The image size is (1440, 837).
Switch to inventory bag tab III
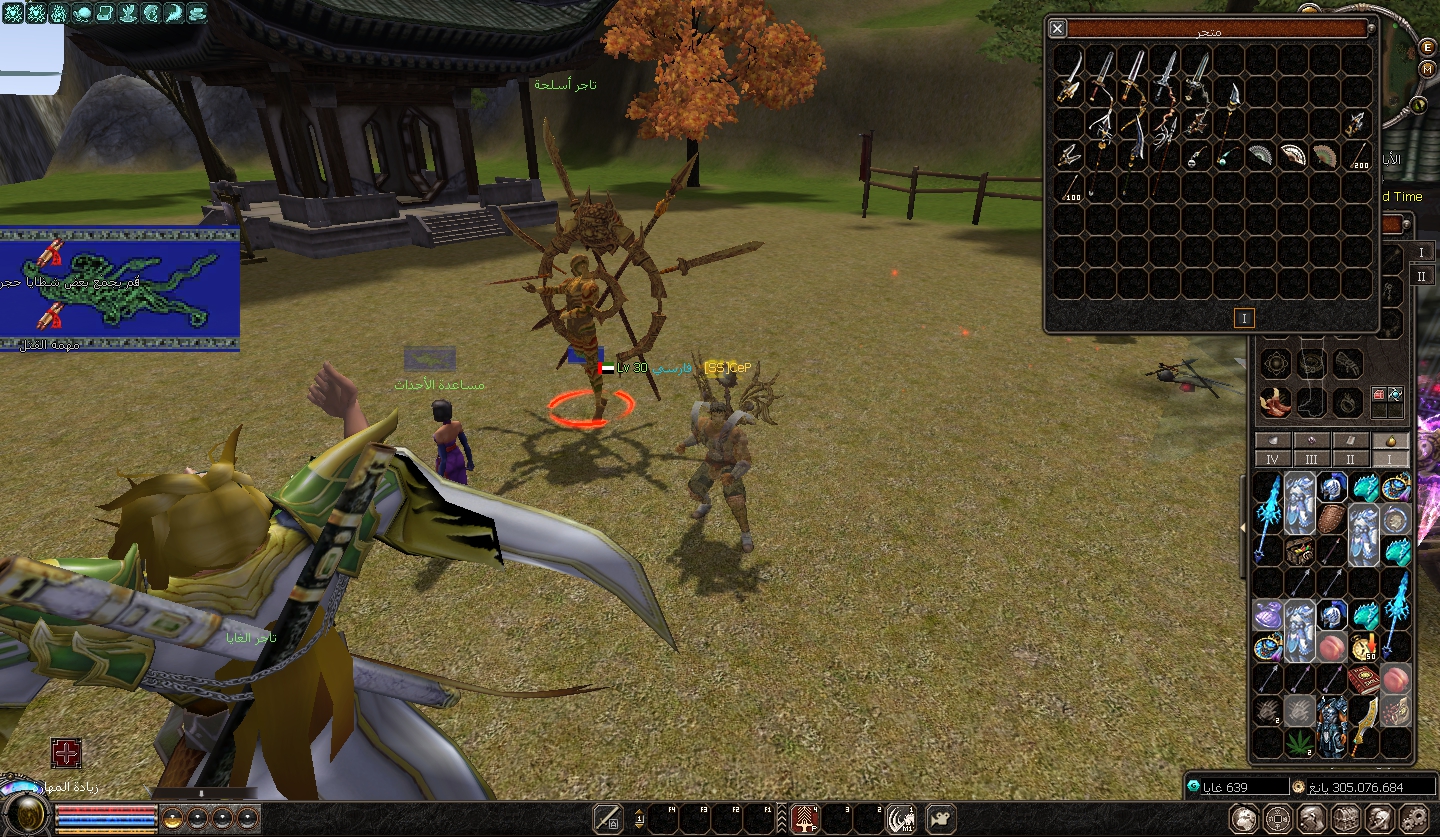click(x=1312, y=459)
